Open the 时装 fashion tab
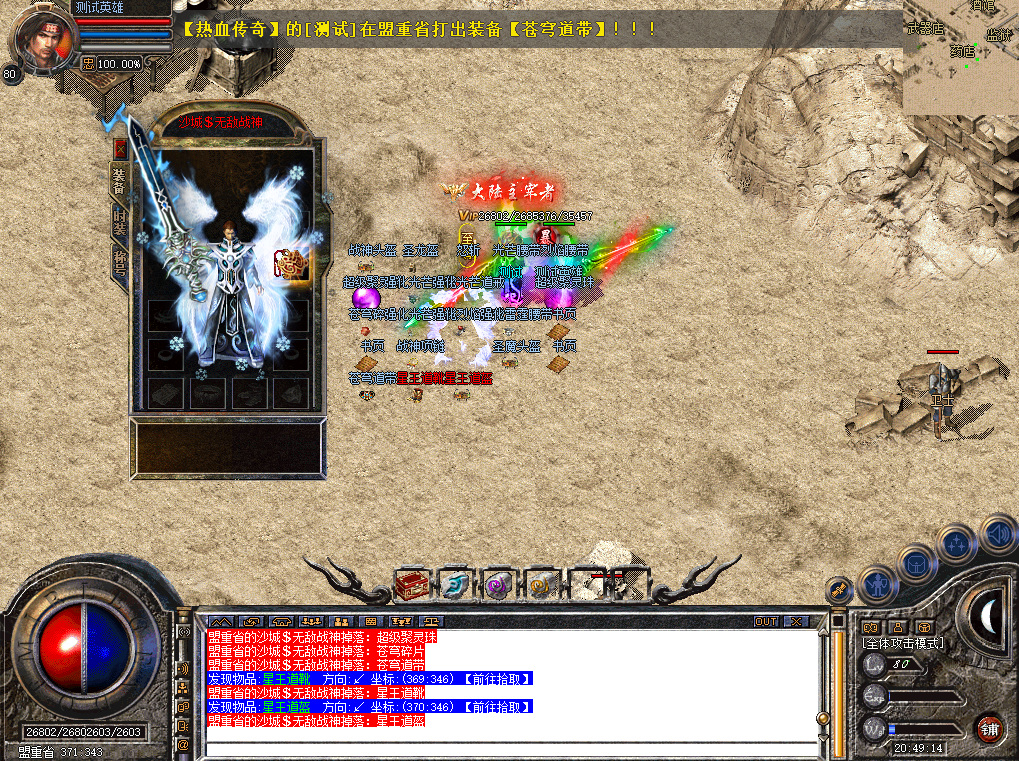 tap(119, 223)
